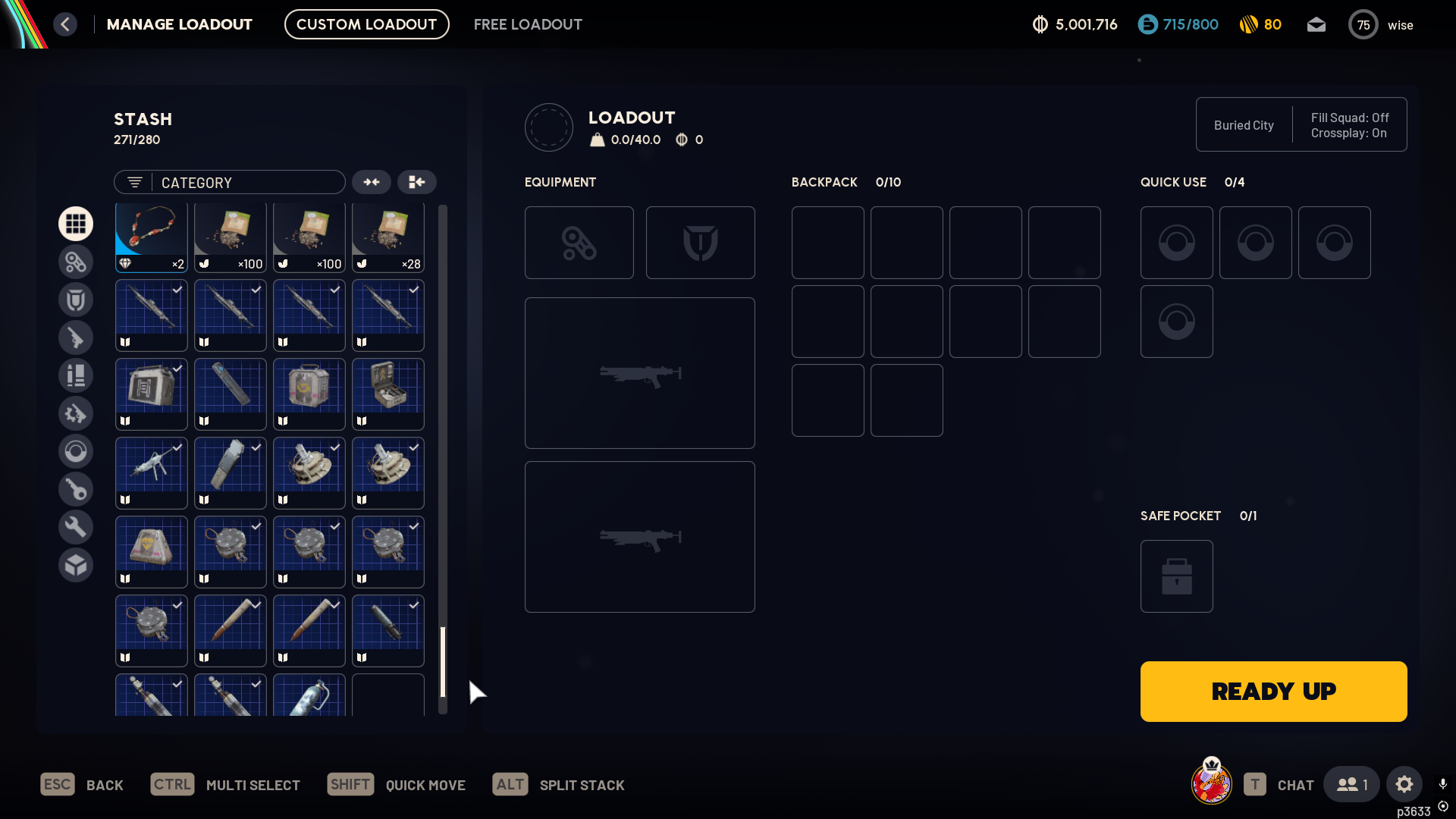Select the safe pocket slot

[x=1176, y=576]
